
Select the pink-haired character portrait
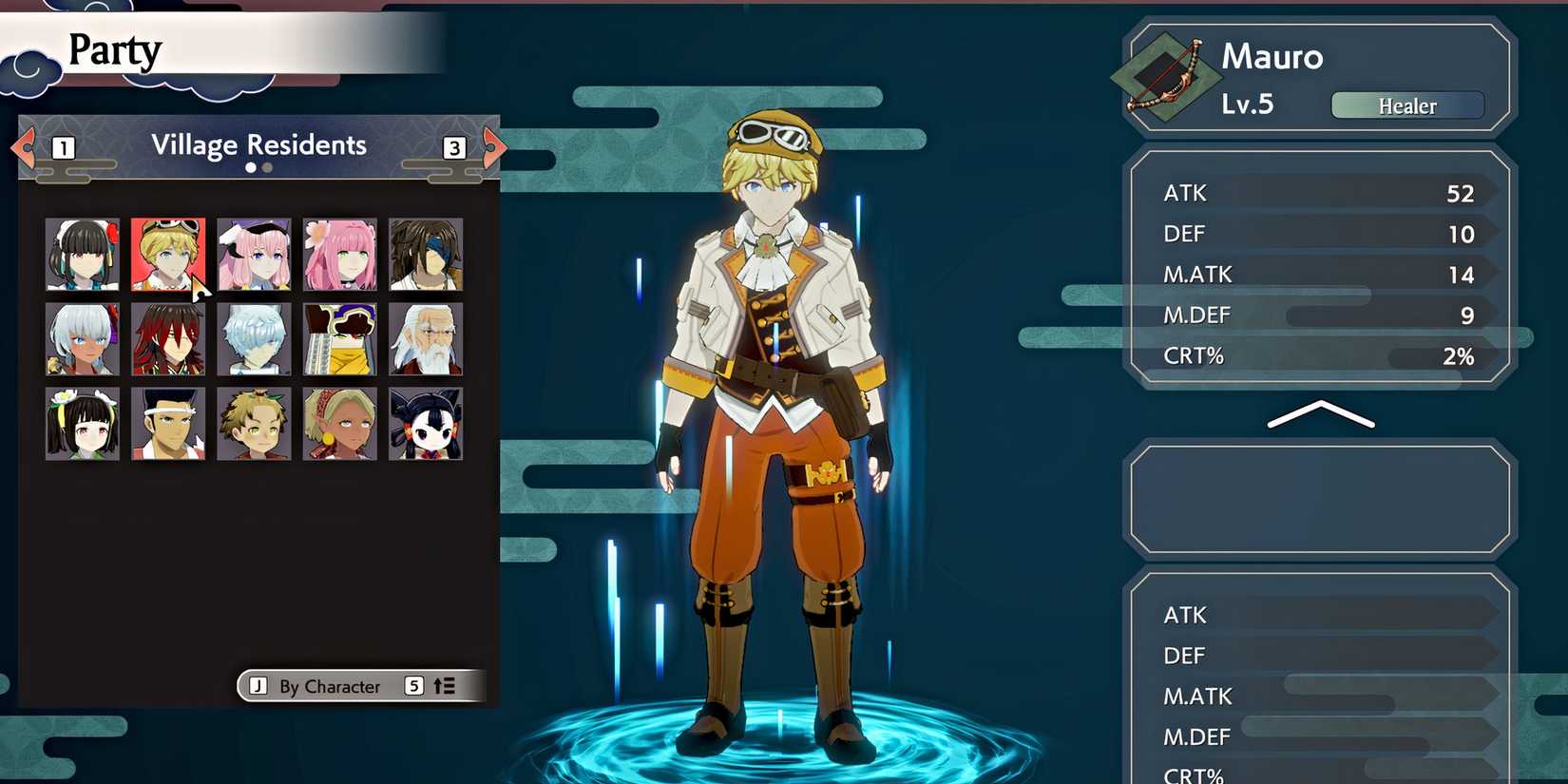[x=339, y=254]
